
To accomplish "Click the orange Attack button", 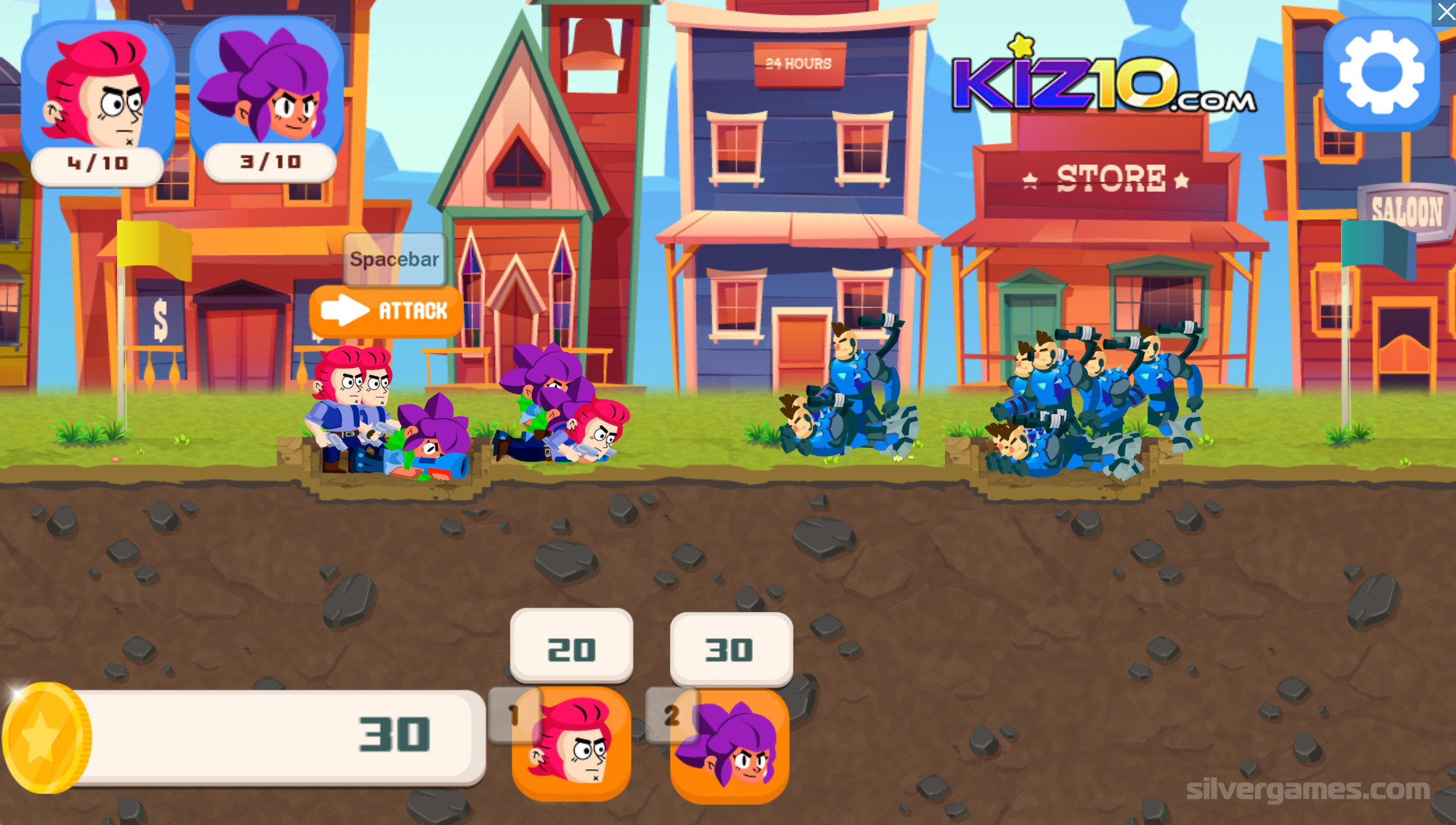I will click(x=386, y=312).
